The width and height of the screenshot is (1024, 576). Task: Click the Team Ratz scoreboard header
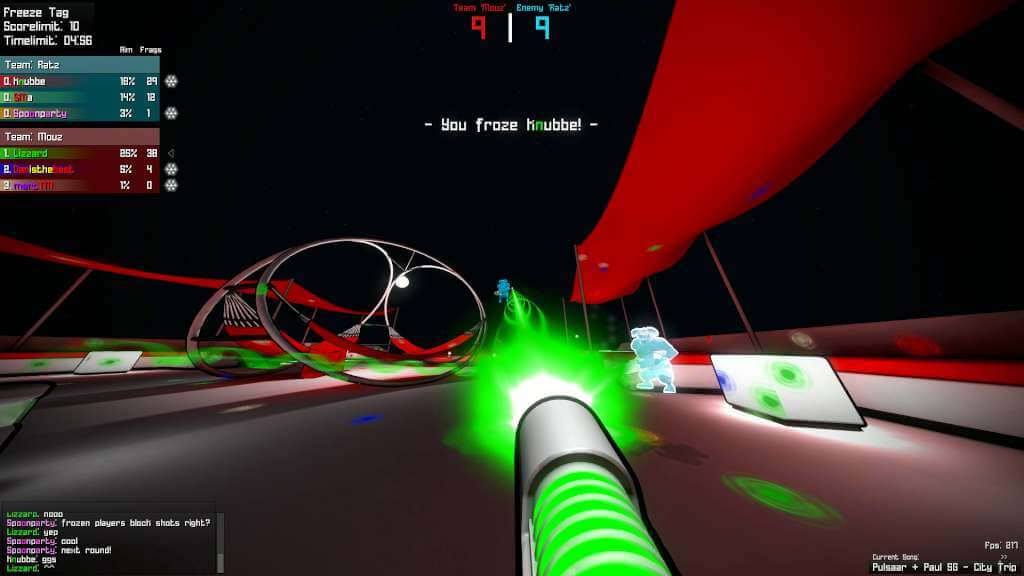(80, 65)
